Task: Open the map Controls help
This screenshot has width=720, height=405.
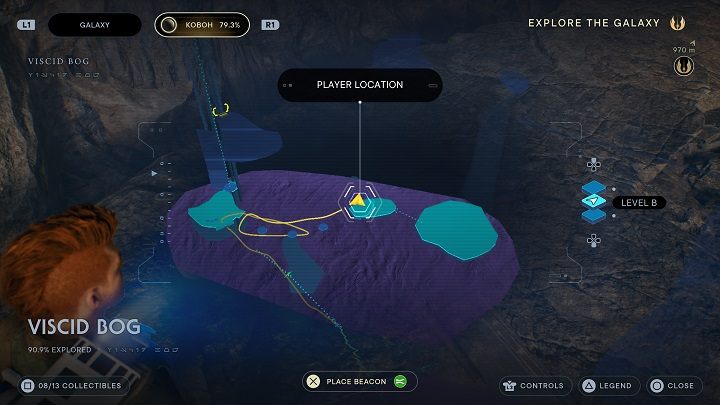Action: pyautogui.click(x=536, y=385)
